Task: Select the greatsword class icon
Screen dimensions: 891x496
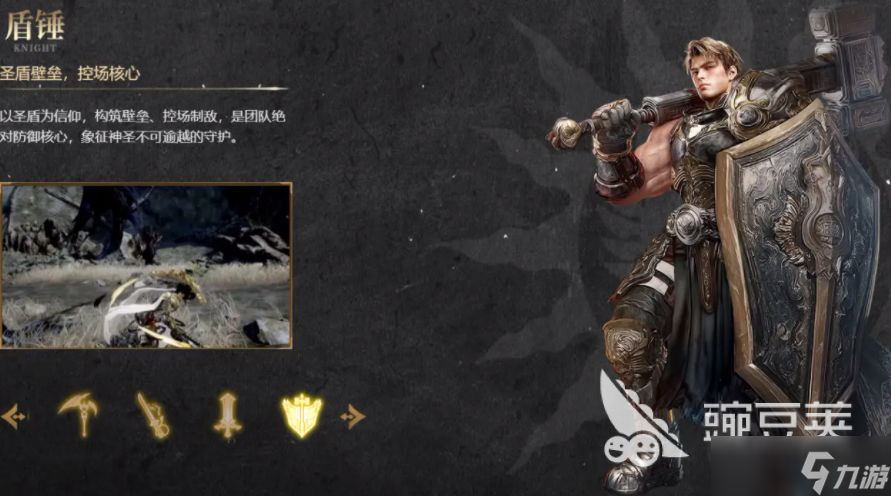Action: [x=227, y=415]
